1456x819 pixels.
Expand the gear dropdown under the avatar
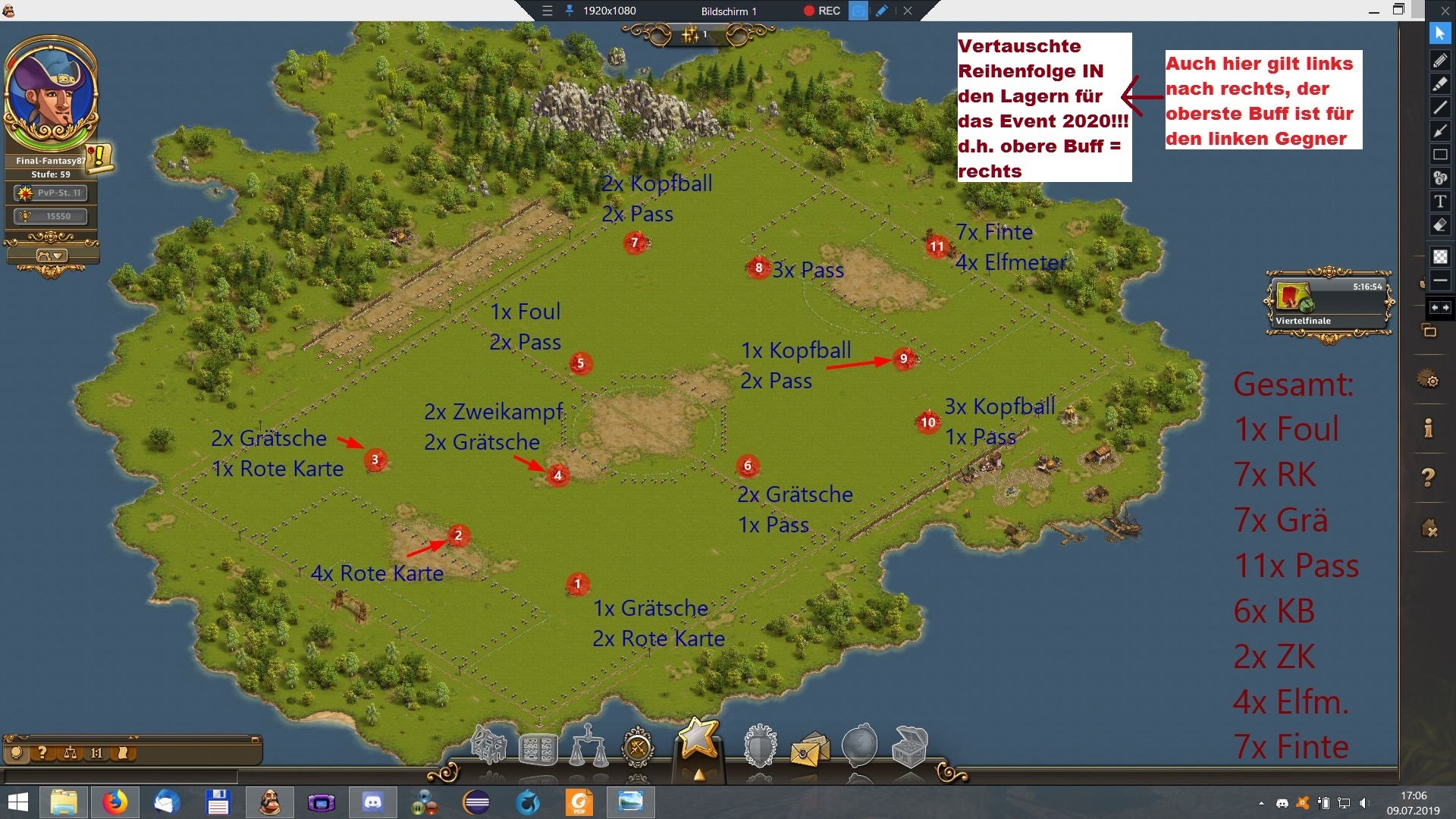coord(51,256)
